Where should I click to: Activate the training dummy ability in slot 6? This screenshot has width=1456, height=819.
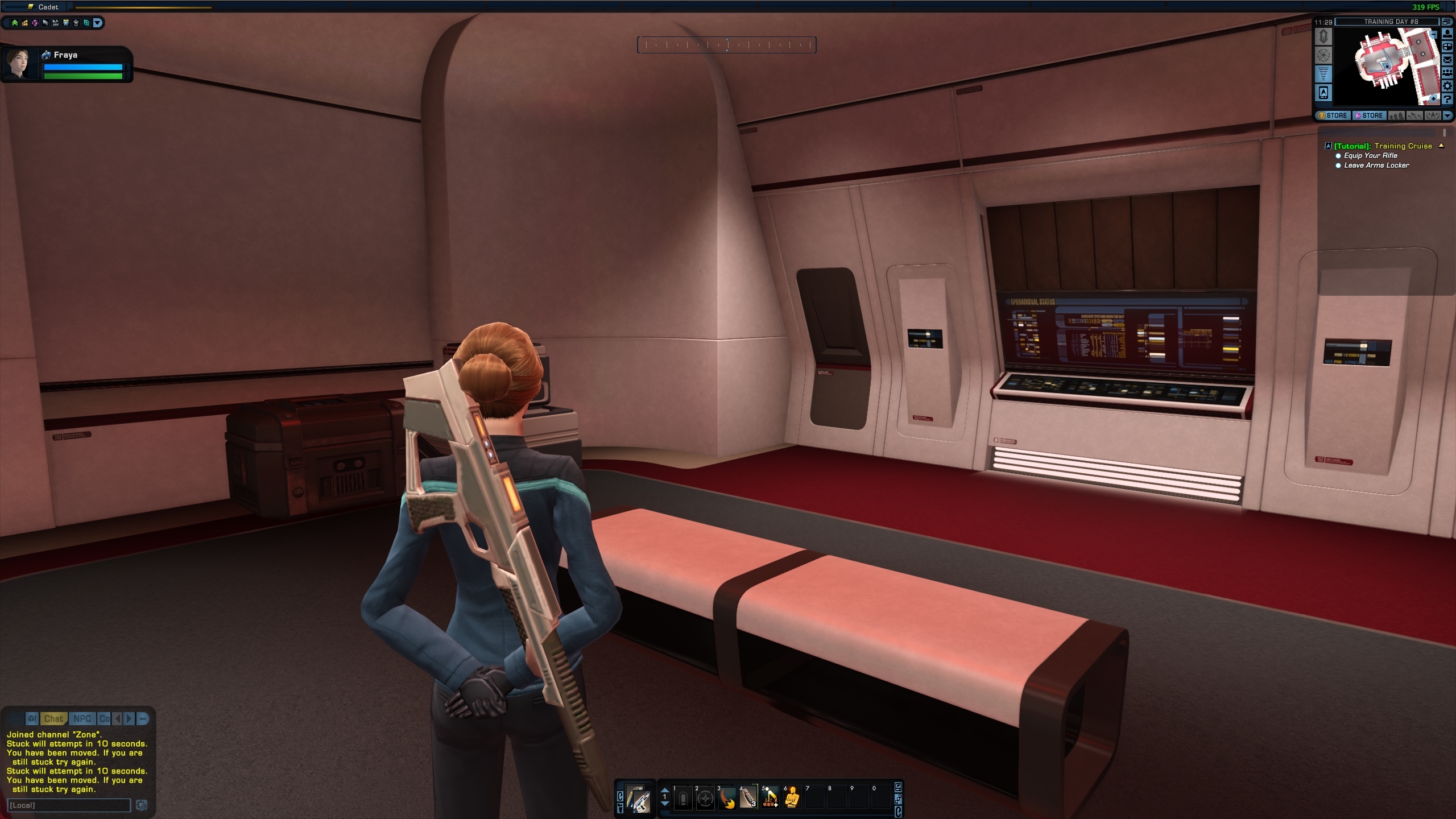coord(792,797)
